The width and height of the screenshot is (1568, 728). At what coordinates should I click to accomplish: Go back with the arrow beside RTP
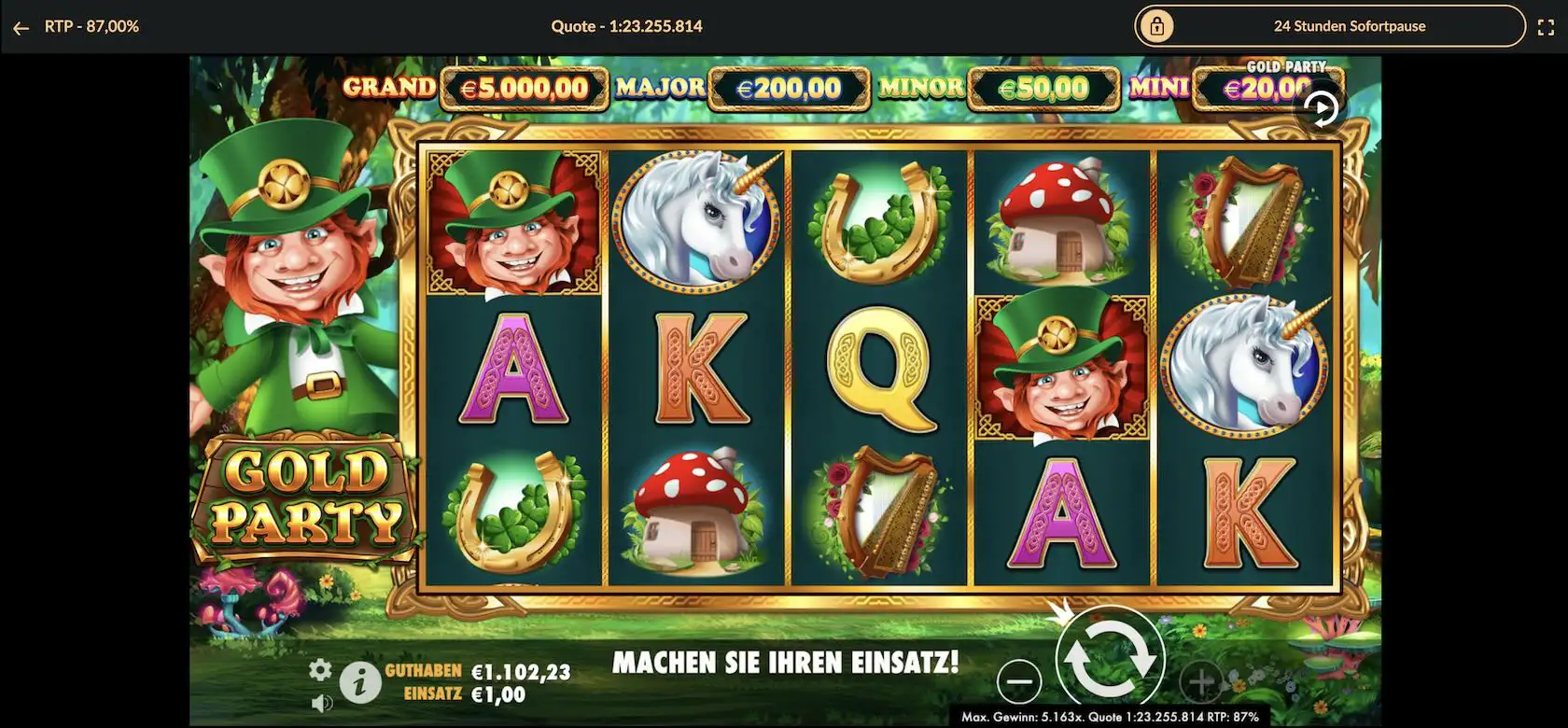(21, 28)
